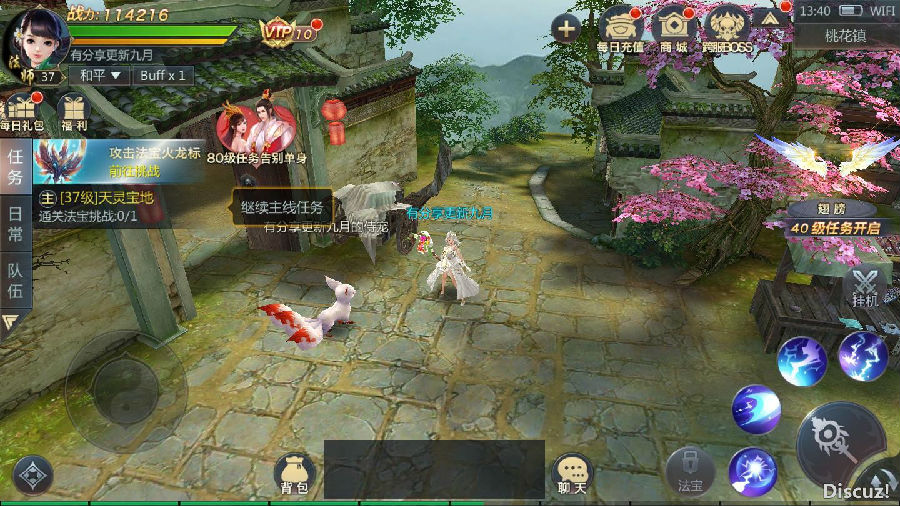
Task: Show the Buff x 1 details
Action: [x=162, y=75]
